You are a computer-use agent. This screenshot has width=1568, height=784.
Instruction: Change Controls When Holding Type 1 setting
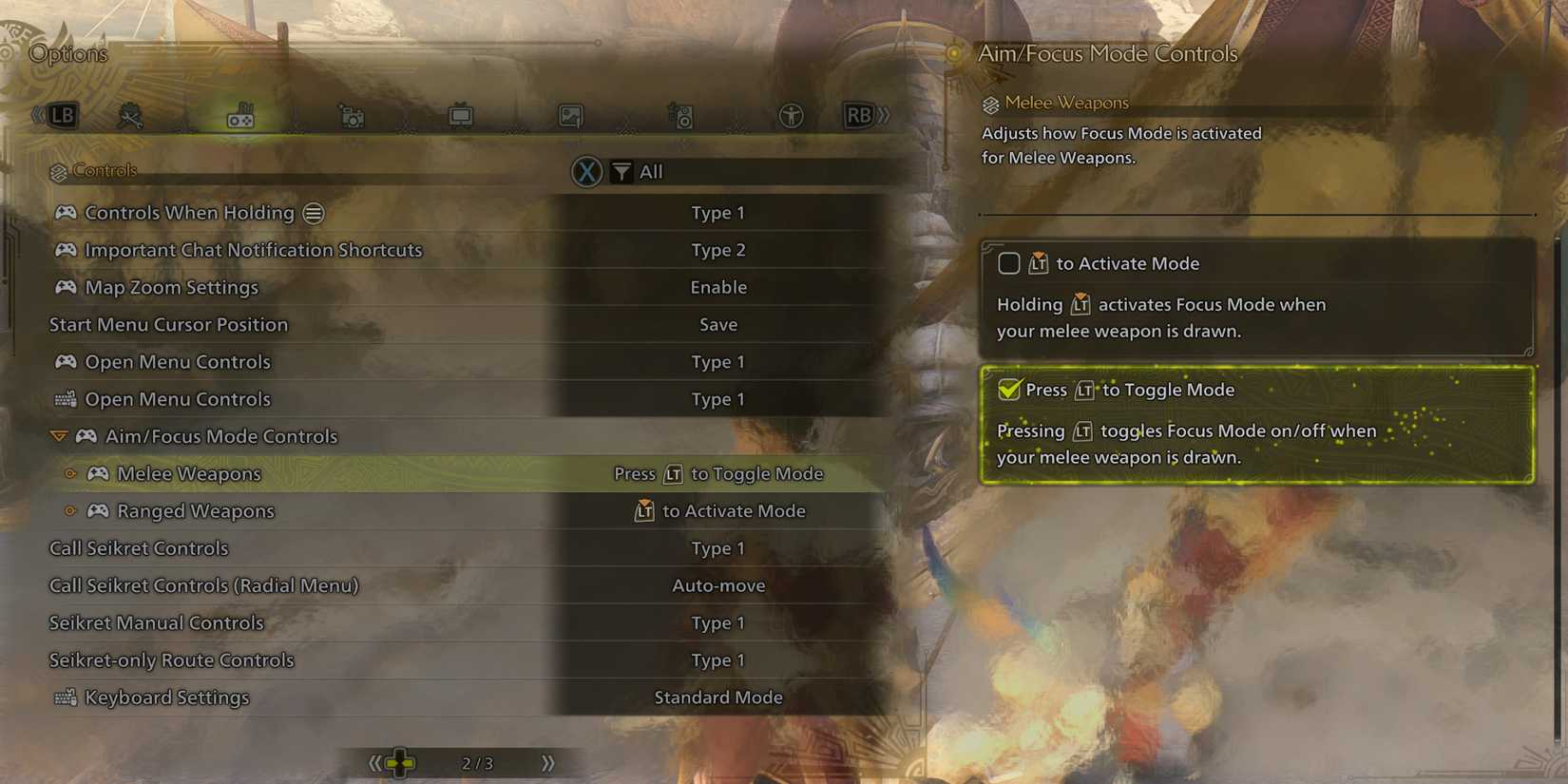(718, 213)
